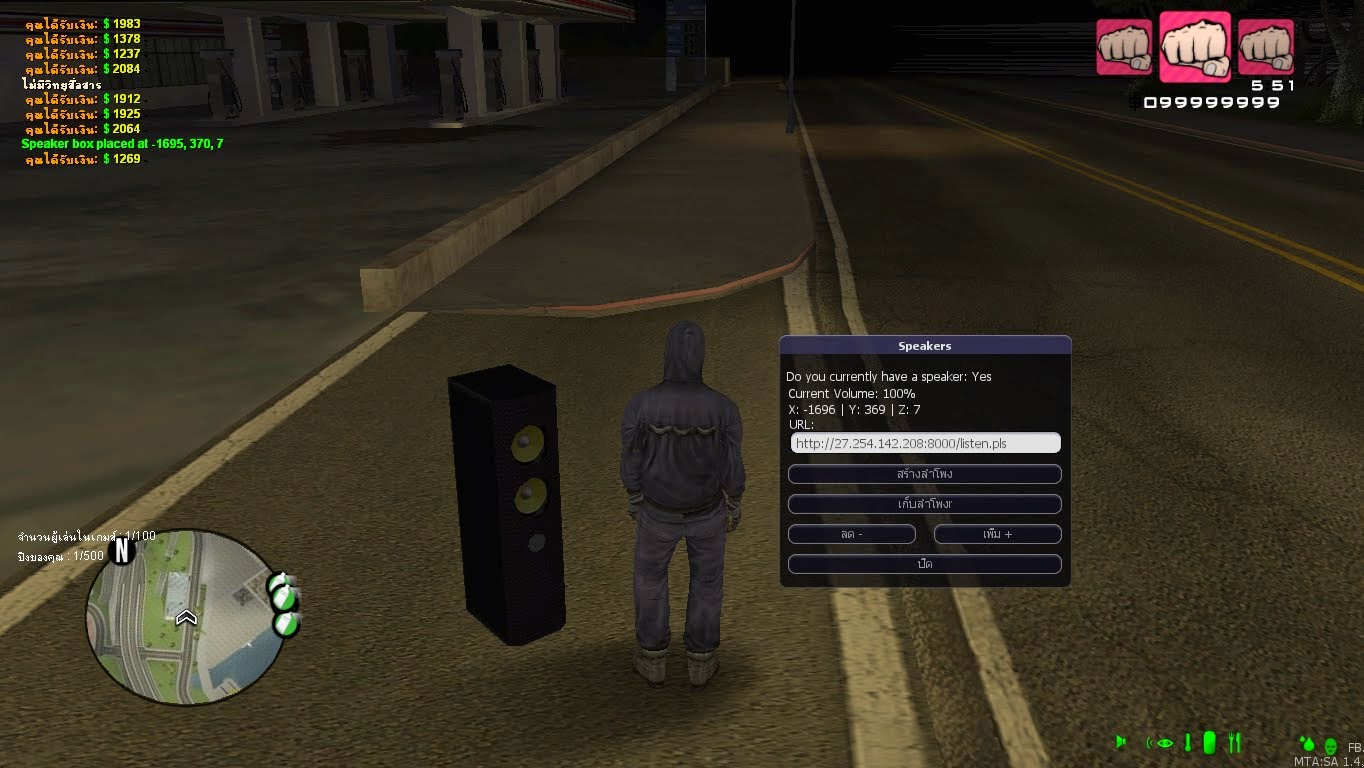The height and width of the screenshot is (768, 1364).
Task: Select the middle fist weapon slot
Action: click(1195, 44)
